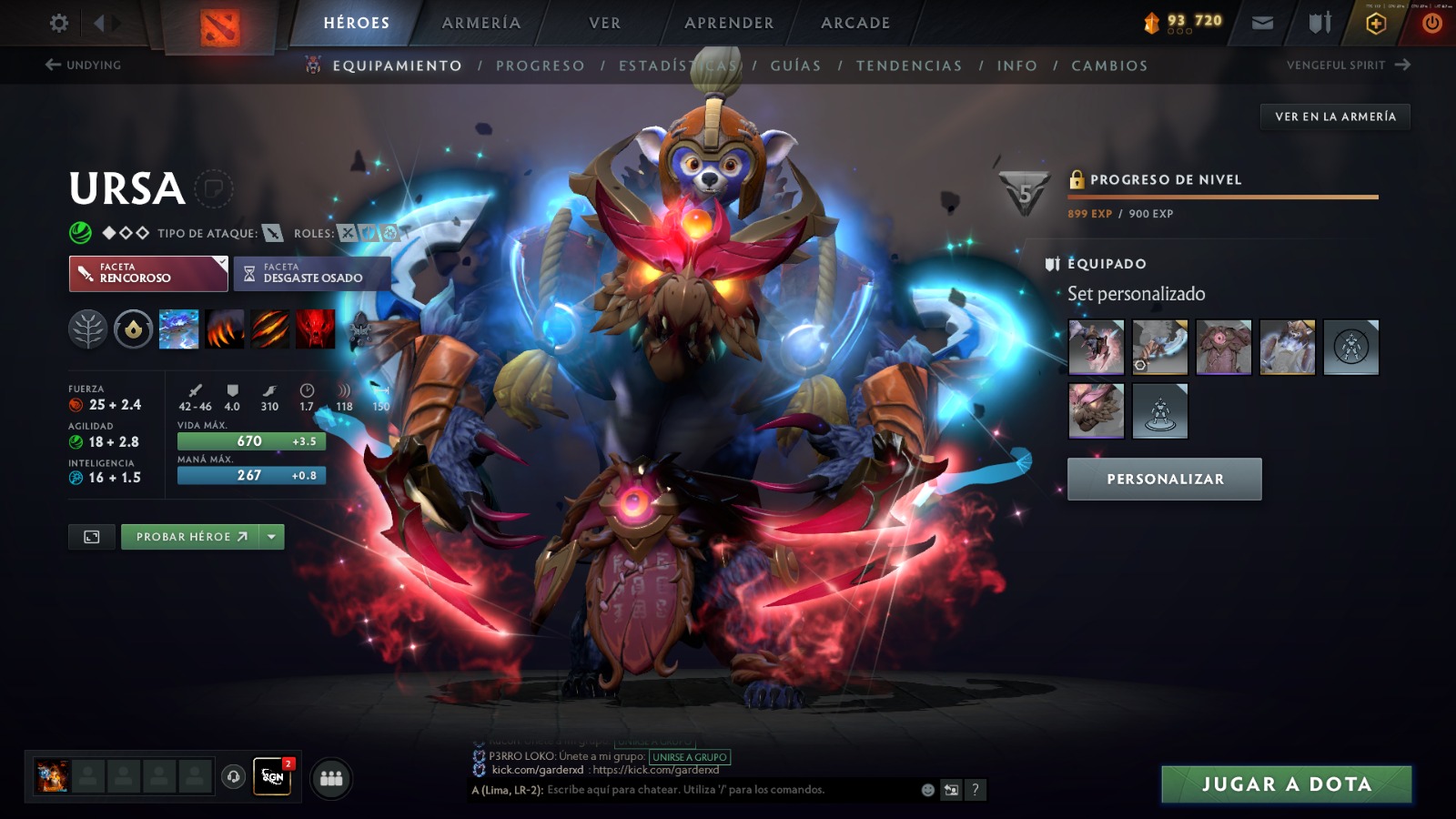This screenshot has width=1456, height=819.
Task: Expand the Probar Héroe dropdown arrow
Action: 271,537
